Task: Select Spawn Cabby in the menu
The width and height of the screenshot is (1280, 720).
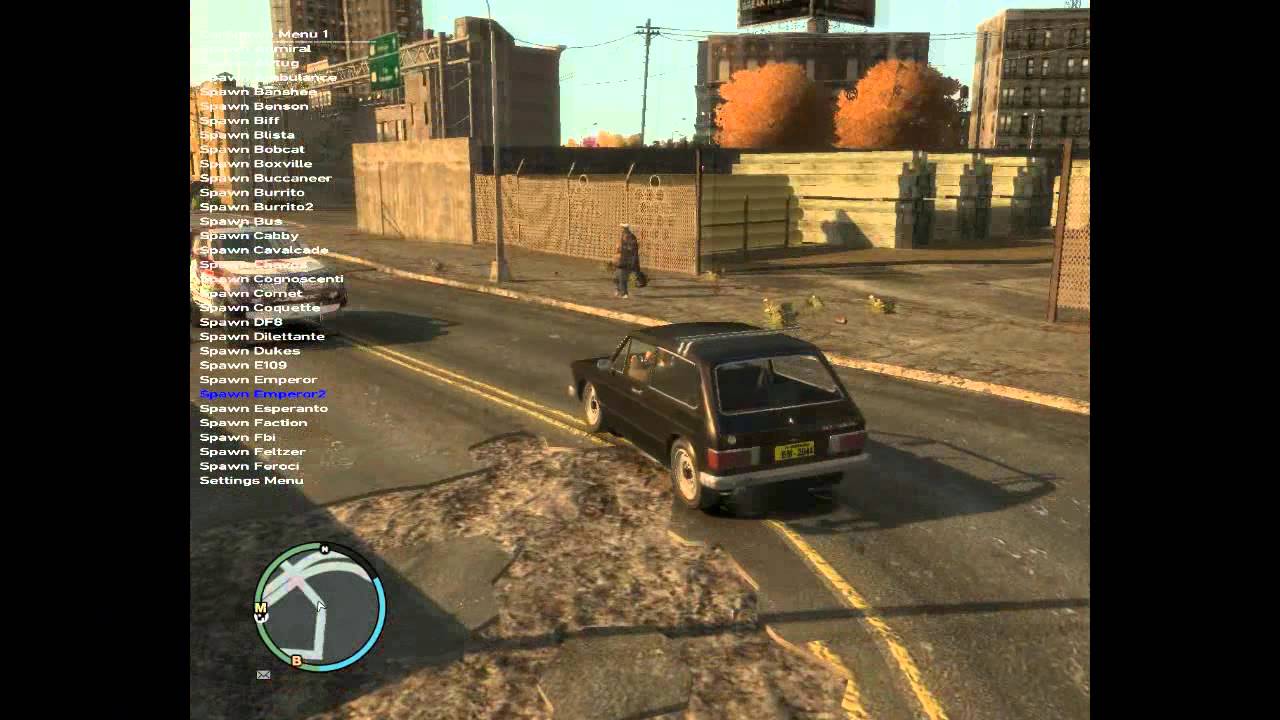Action: tap(248, 236)
